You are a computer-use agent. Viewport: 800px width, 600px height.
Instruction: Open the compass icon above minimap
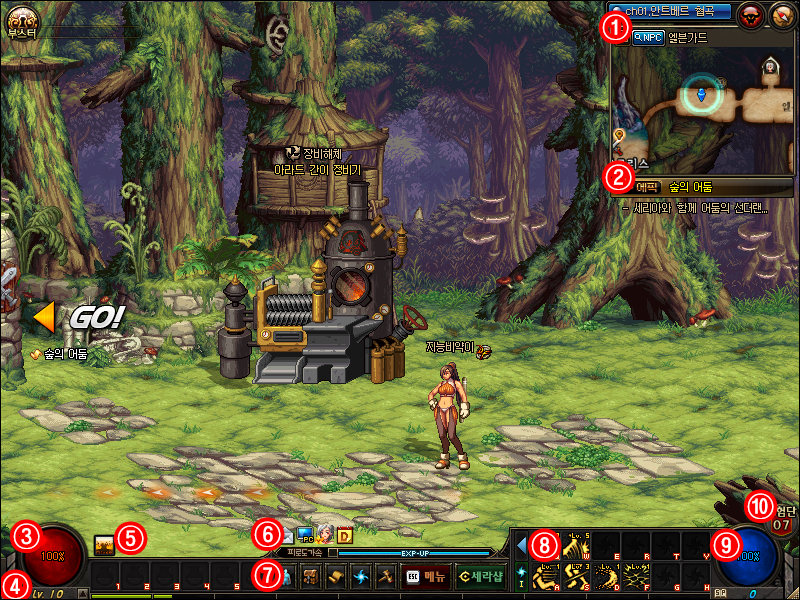(780, 14)
